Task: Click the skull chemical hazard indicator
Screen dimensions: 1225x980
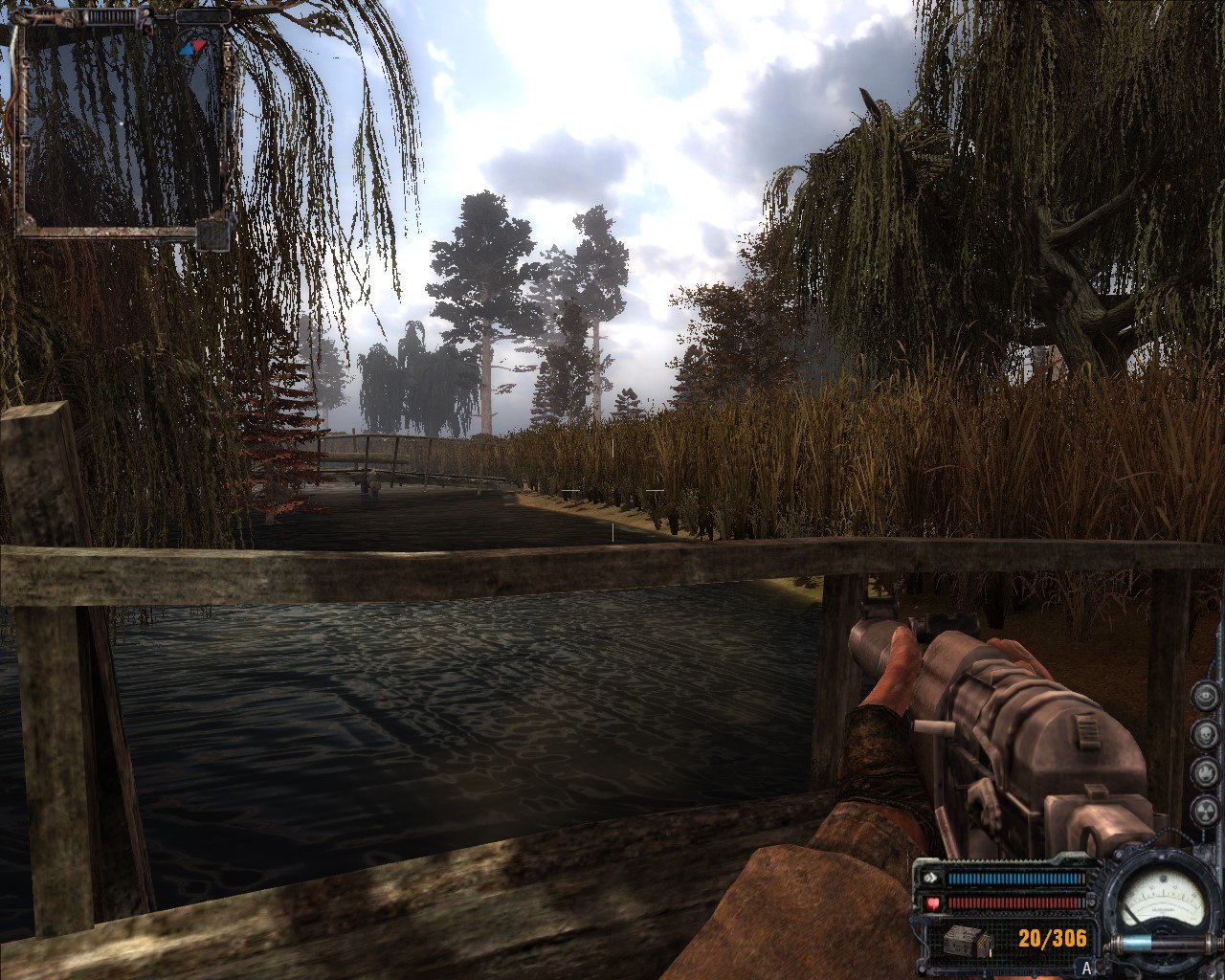Action: [x=1204, y=734]
